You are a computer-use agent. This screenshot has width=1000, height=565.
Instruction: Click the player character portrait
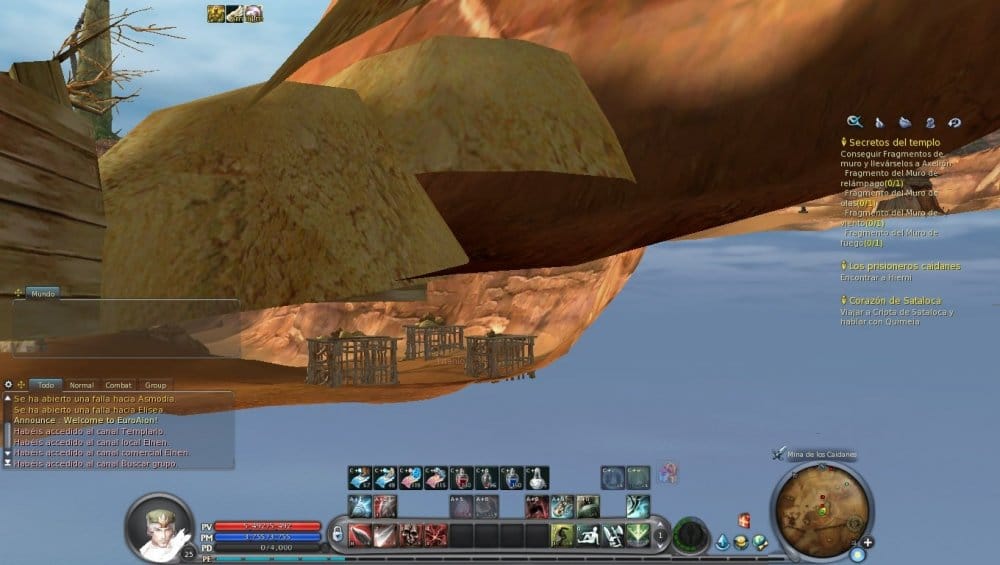coord(158,525)
